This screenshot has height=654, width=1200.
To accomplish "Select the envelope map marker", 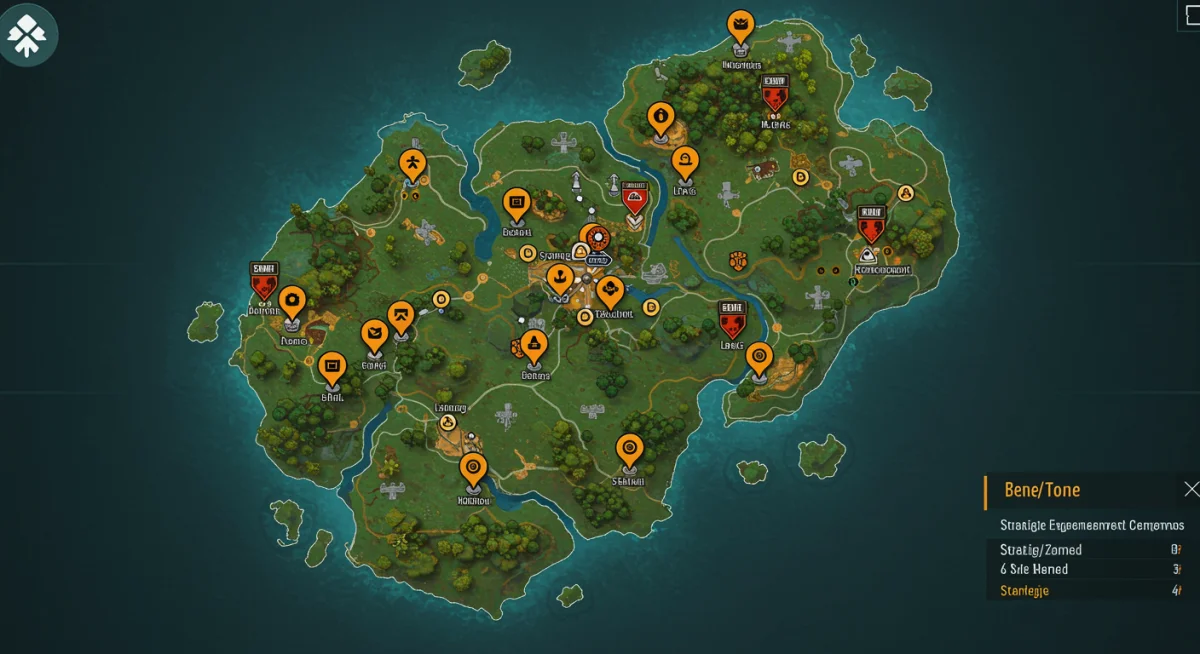I will click(x=374, y=335).
